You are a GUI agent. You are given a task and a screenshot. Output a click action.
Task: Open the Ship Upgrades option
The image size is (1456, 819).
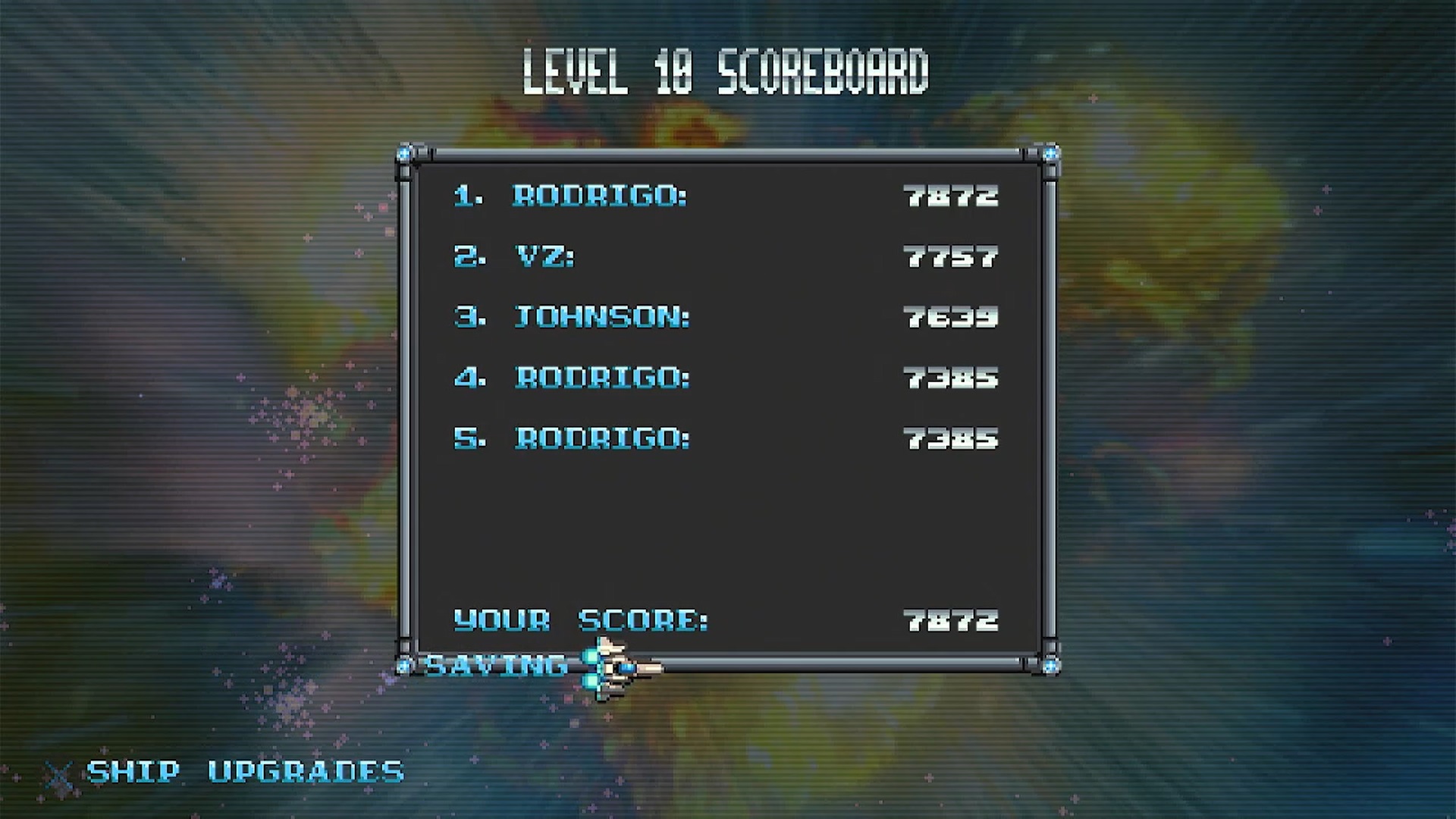coord(244,772)
